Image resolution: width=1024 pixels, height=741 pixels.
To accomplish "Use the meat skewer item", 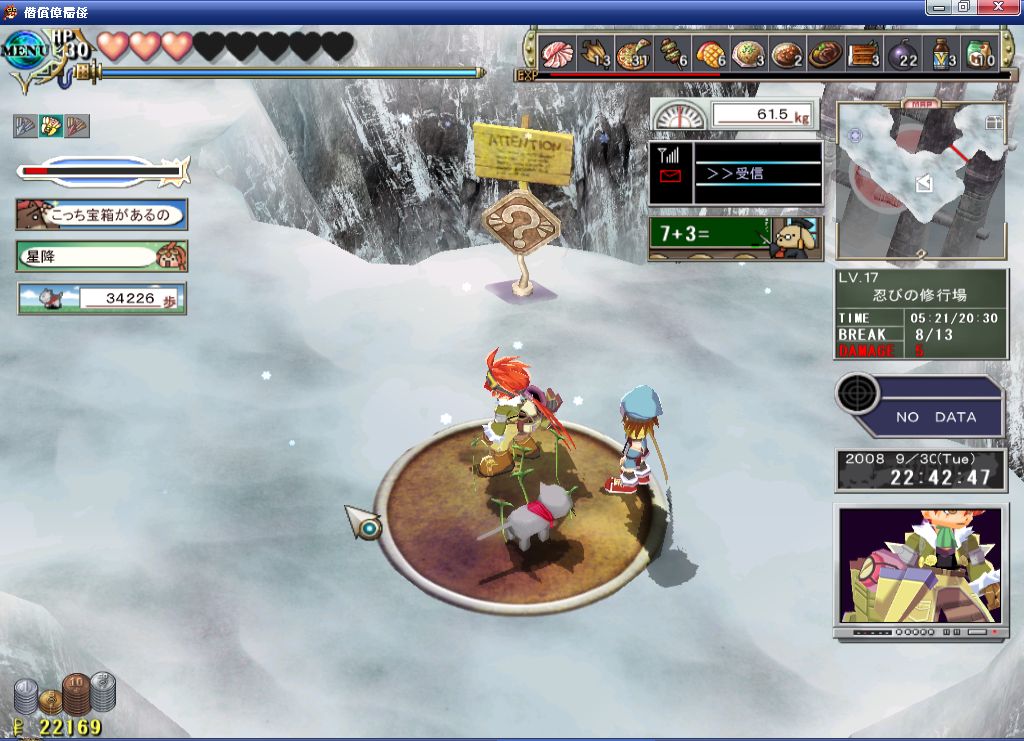I will click(x=671, y=53).
